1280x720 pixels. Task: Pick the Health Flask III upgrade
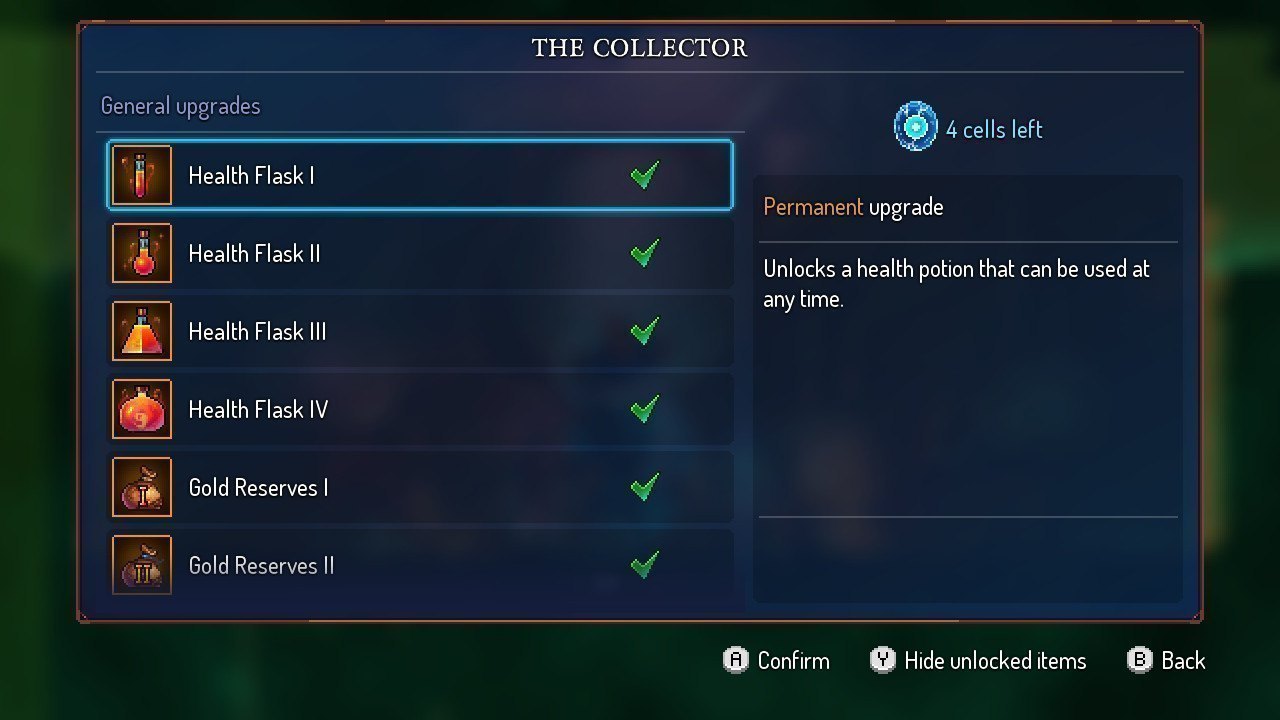[x=420, y=332]
